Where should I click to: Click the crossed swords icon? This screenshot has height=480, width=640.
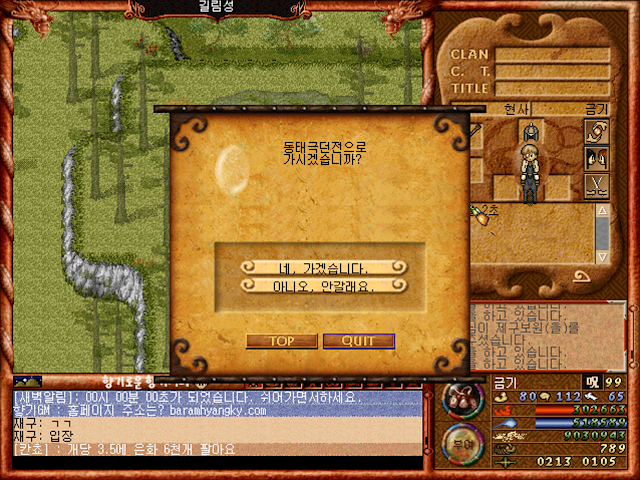click(597, 185)
